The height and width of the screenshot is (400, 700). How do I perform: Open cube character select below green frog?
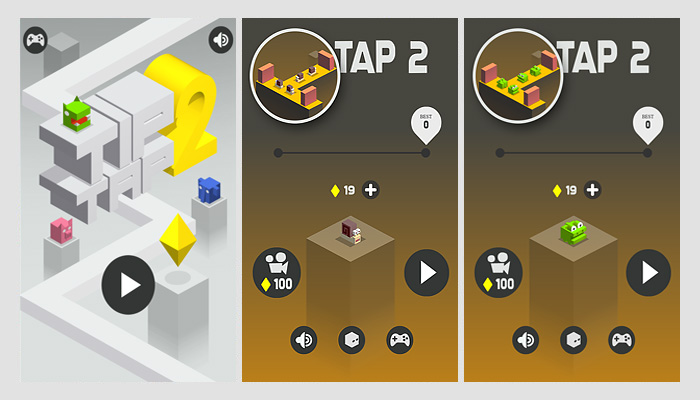click(x=573, y=340)
